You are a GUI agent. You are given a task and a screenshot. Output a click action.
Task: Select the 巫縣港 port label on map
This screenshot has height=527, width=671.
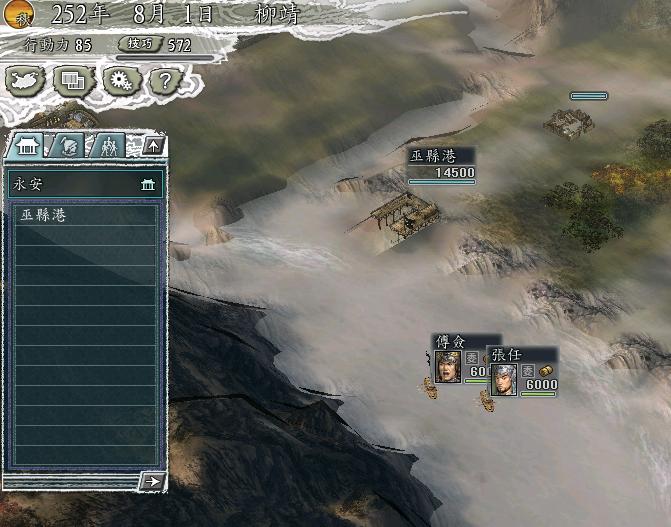[441, 164]
